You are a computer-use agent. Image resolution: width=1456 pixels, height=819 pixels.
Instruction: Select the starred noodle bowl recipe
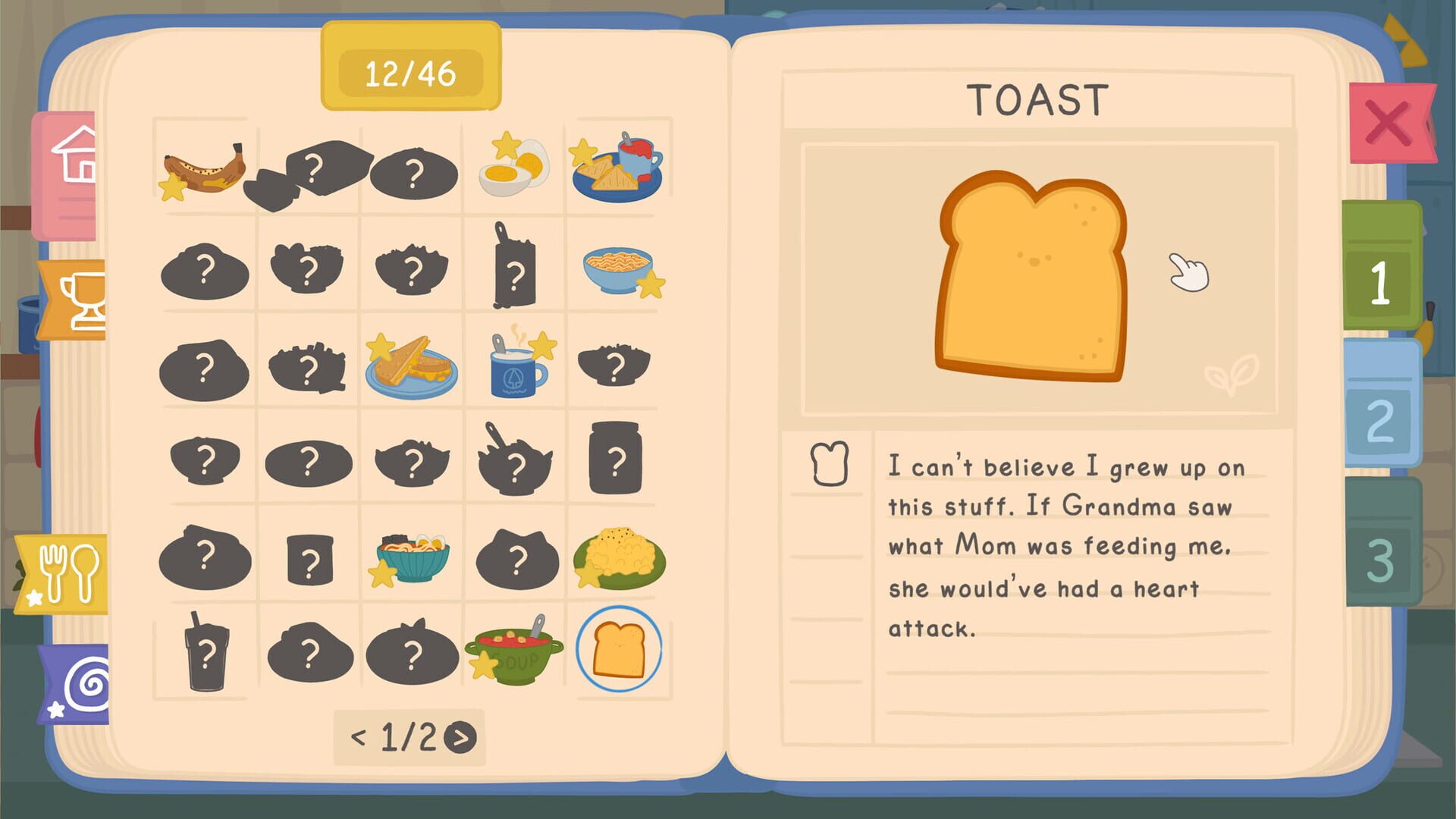tap(618, 269)
